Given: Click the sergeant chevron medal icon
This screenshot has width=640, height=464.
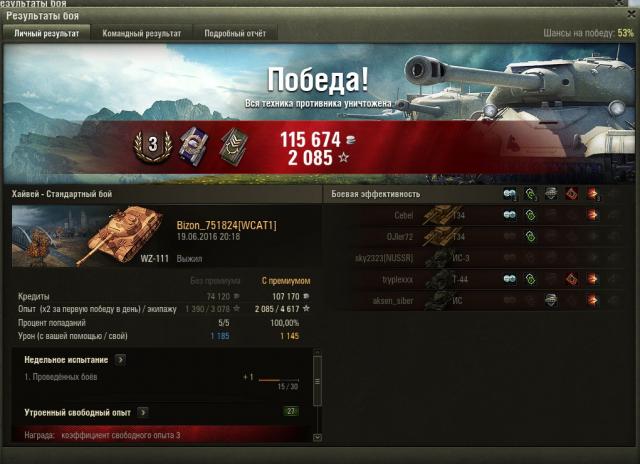Looking at the screenshot, I should (234, 146).
